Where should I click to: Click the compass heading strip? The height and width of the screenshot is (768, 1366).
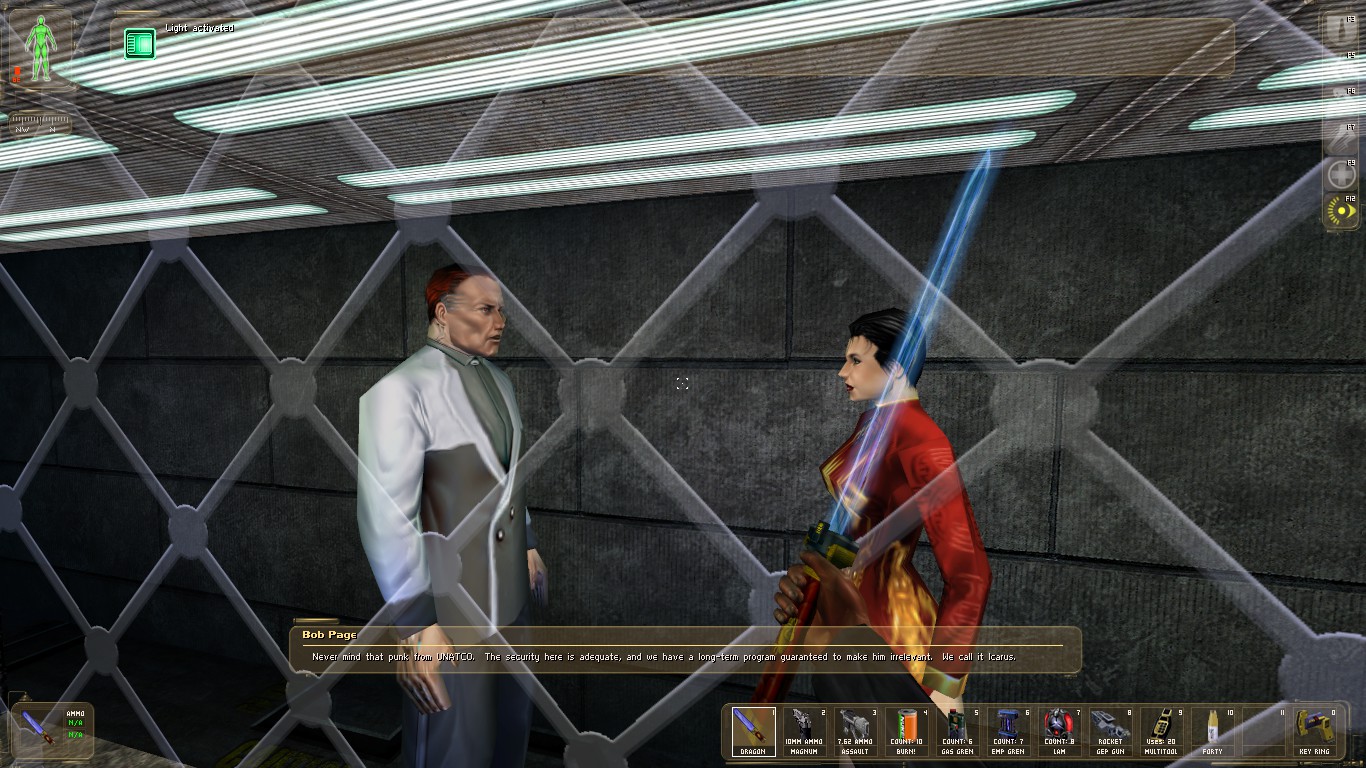(x=40, y=125)
